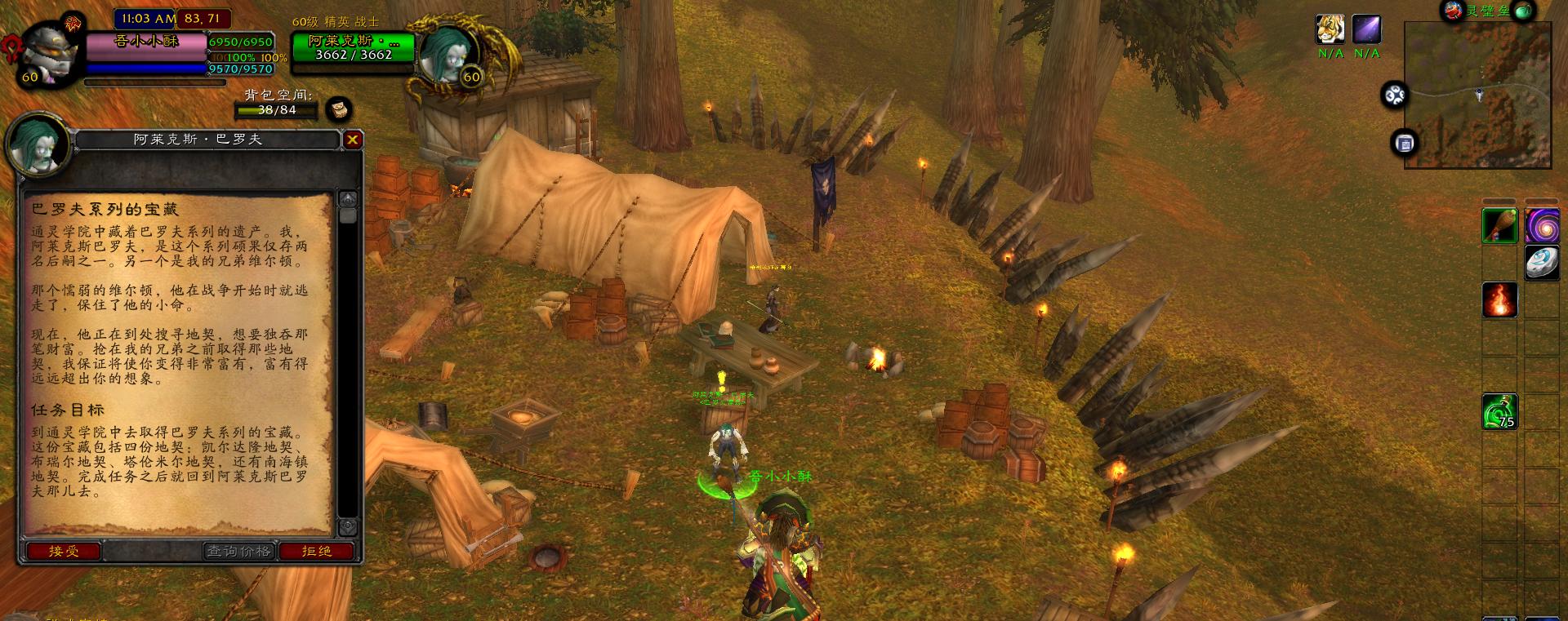This screenshot has width=1568, height=621.
Task: Click the red icon left of the zone name
Action: [x=1453, y=11]
